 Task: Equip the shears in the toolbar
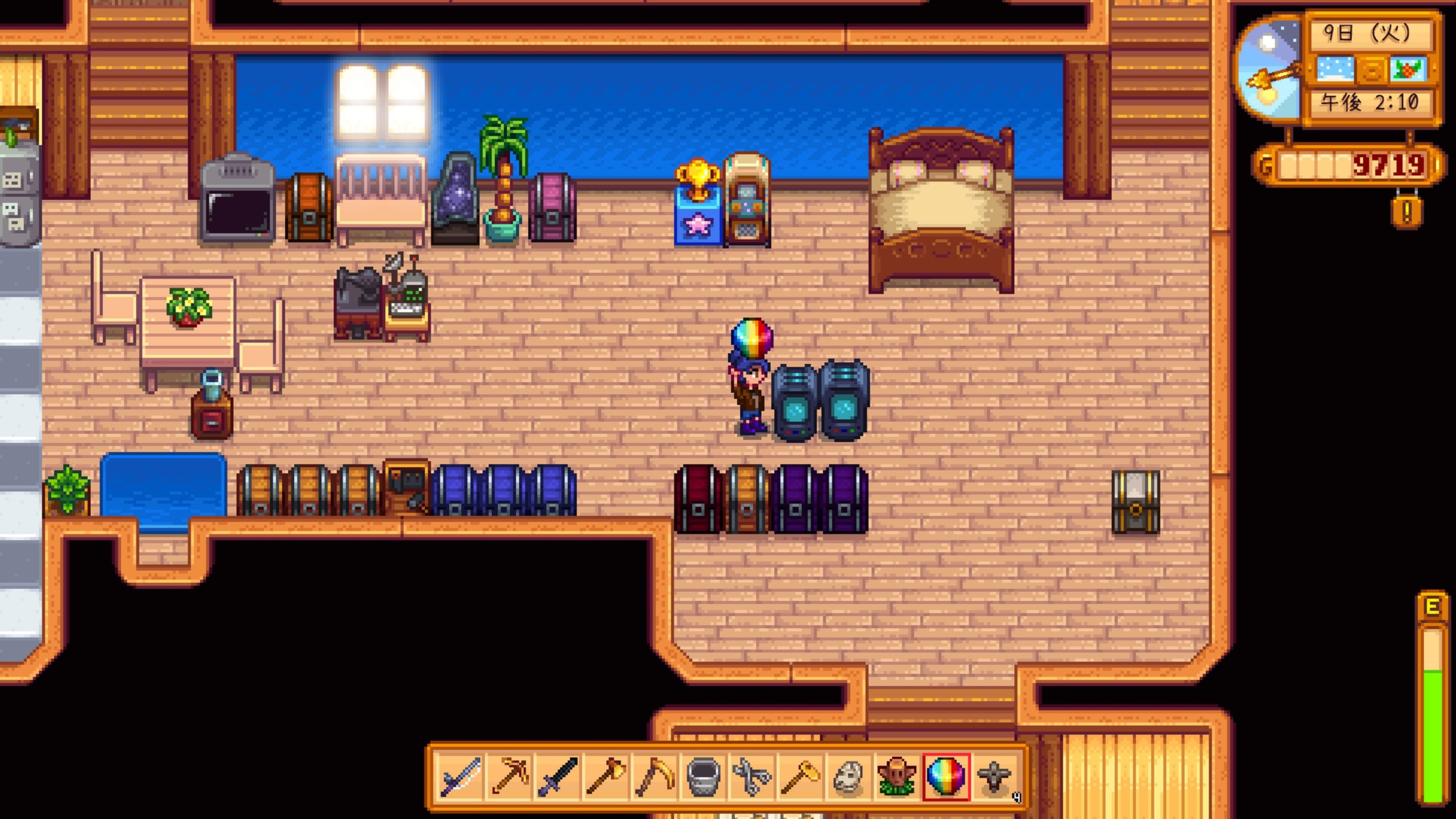coord(751,776)
